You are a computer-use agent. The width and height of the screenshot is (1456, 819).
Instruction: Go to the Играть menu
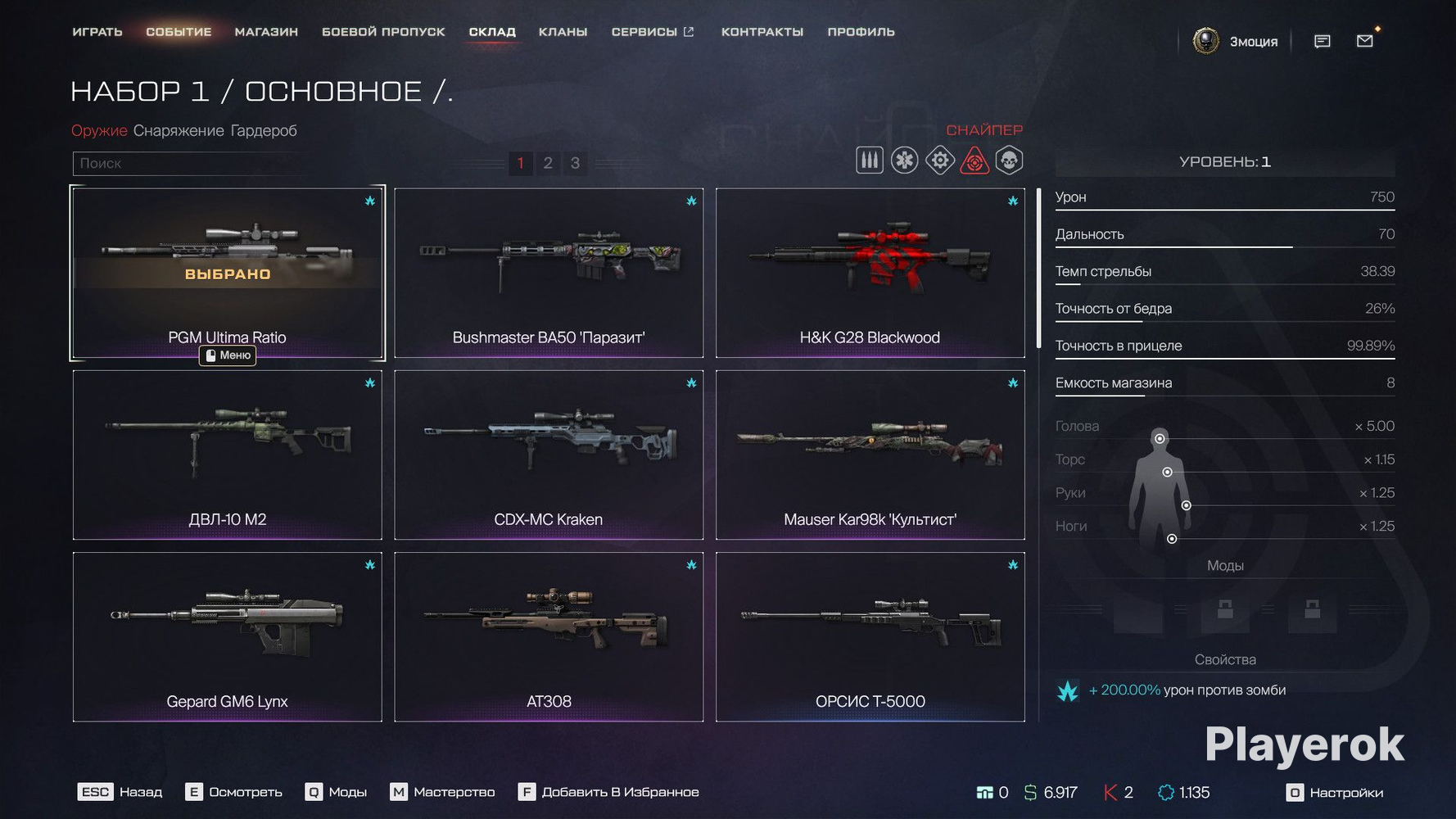click(97, 32)
